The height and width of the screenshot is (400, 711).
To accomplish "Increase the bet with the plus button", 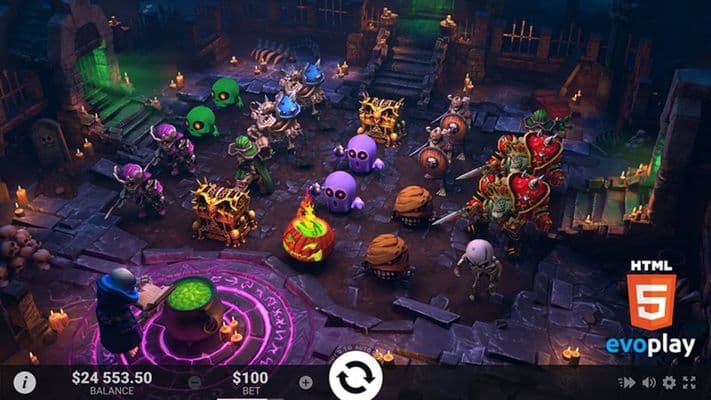I will pos(305,382).
